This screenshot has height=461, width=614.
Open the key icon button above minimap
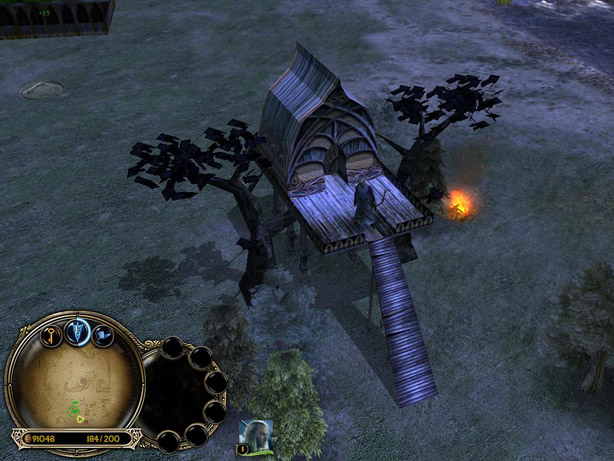pyautogui.click(x=50, y=336)
